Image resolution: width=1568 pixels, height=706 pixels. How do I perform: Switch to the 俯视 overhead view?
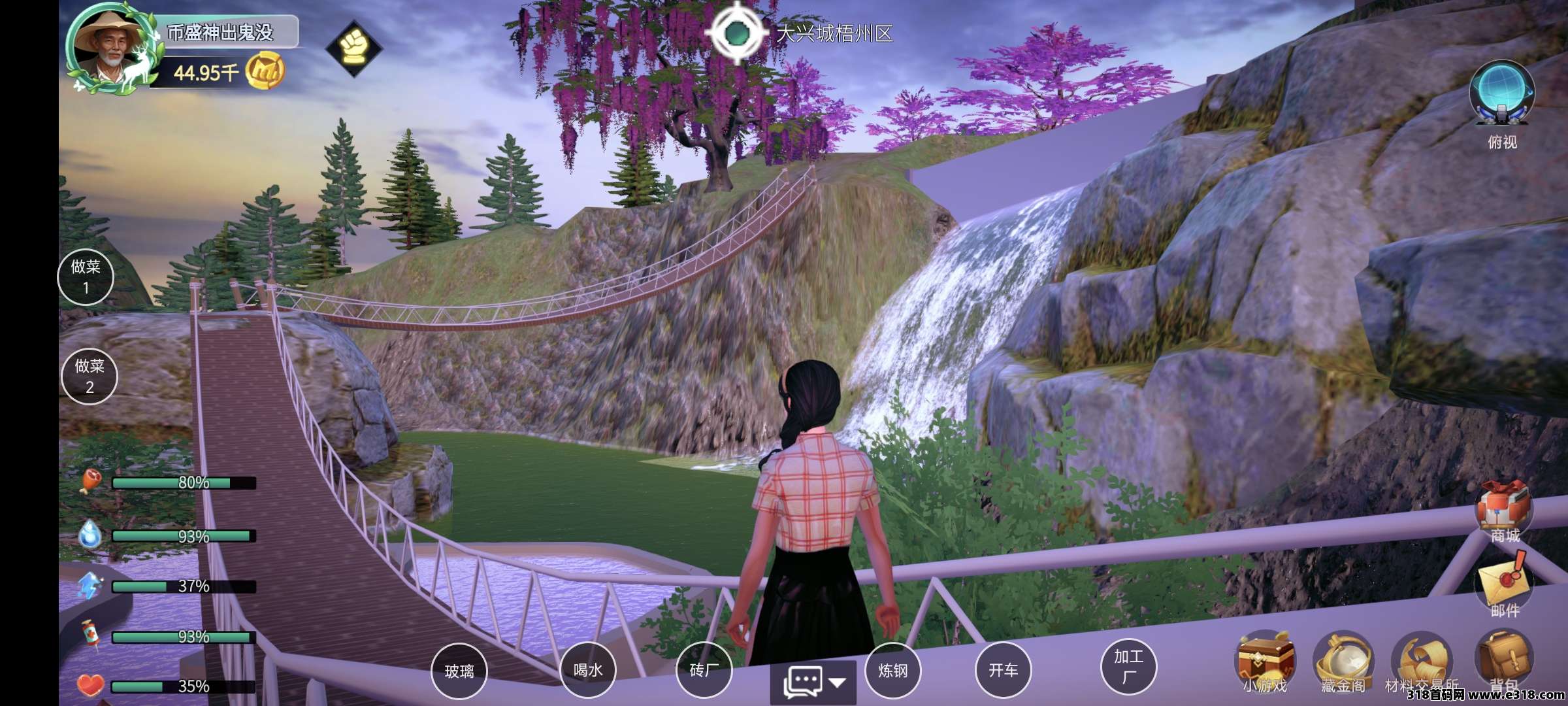click(1501, 95)
